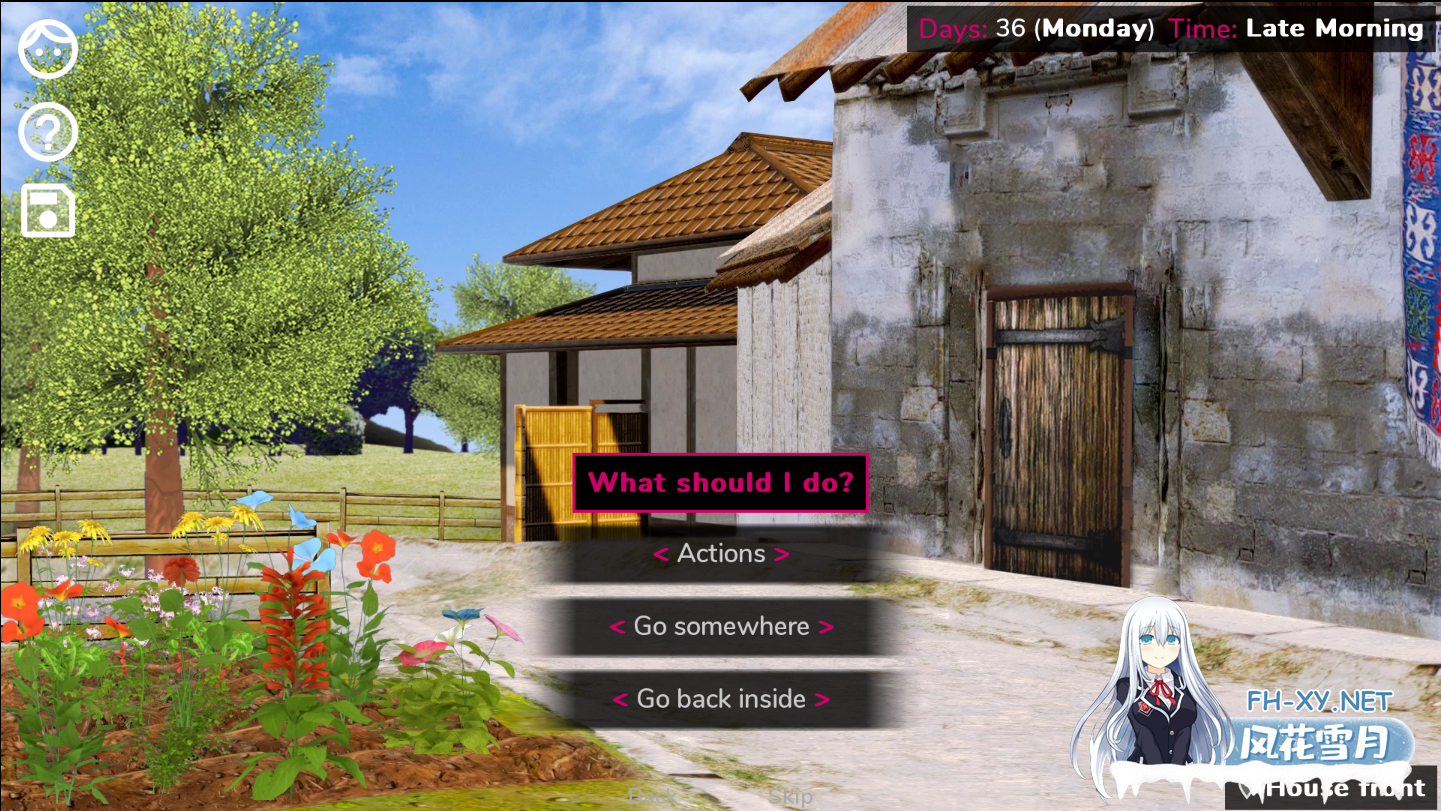Select the "Actions" option

[x=720, y=554]
